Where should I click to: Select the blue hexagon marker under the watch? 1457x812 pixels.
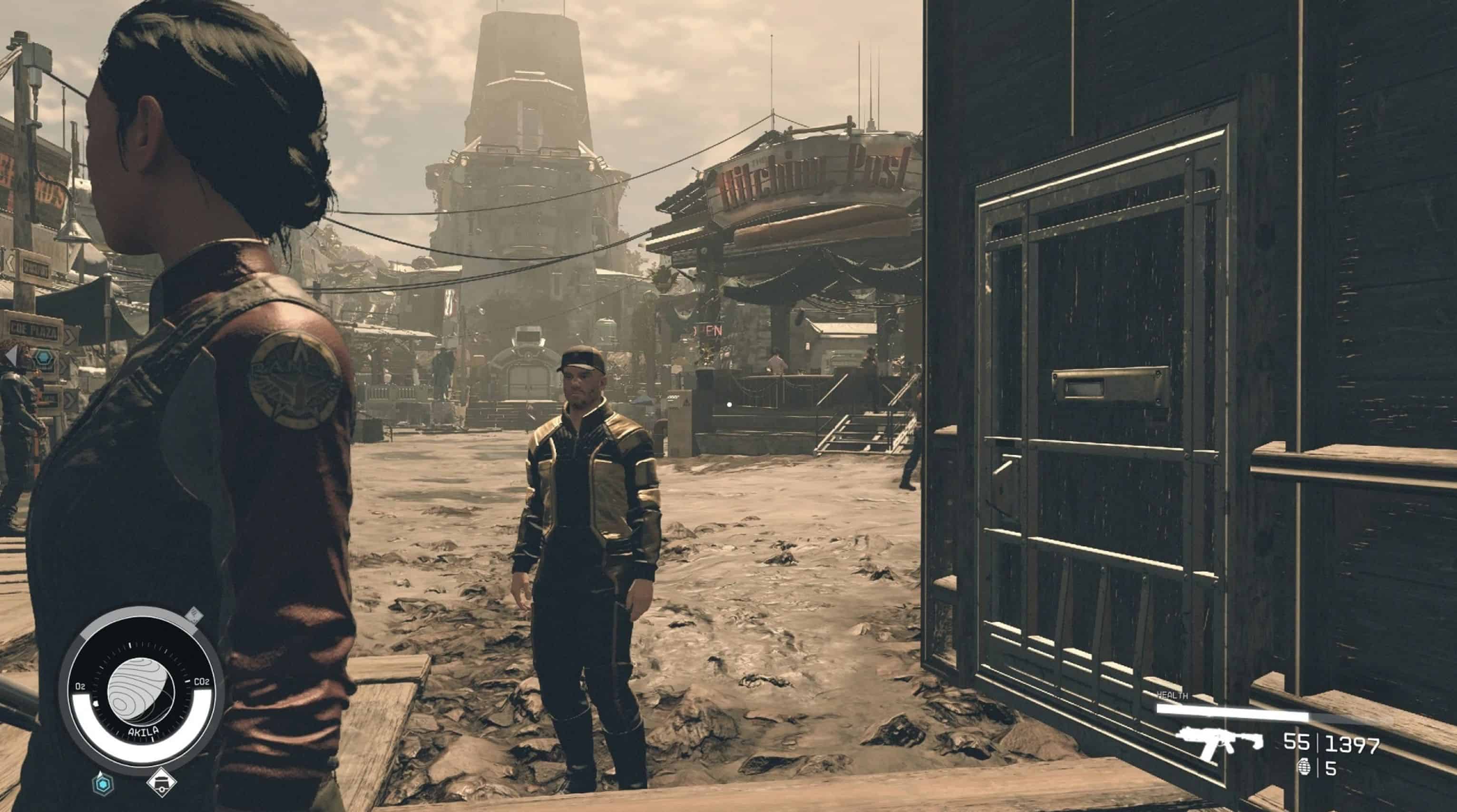(x=103, y=784)
